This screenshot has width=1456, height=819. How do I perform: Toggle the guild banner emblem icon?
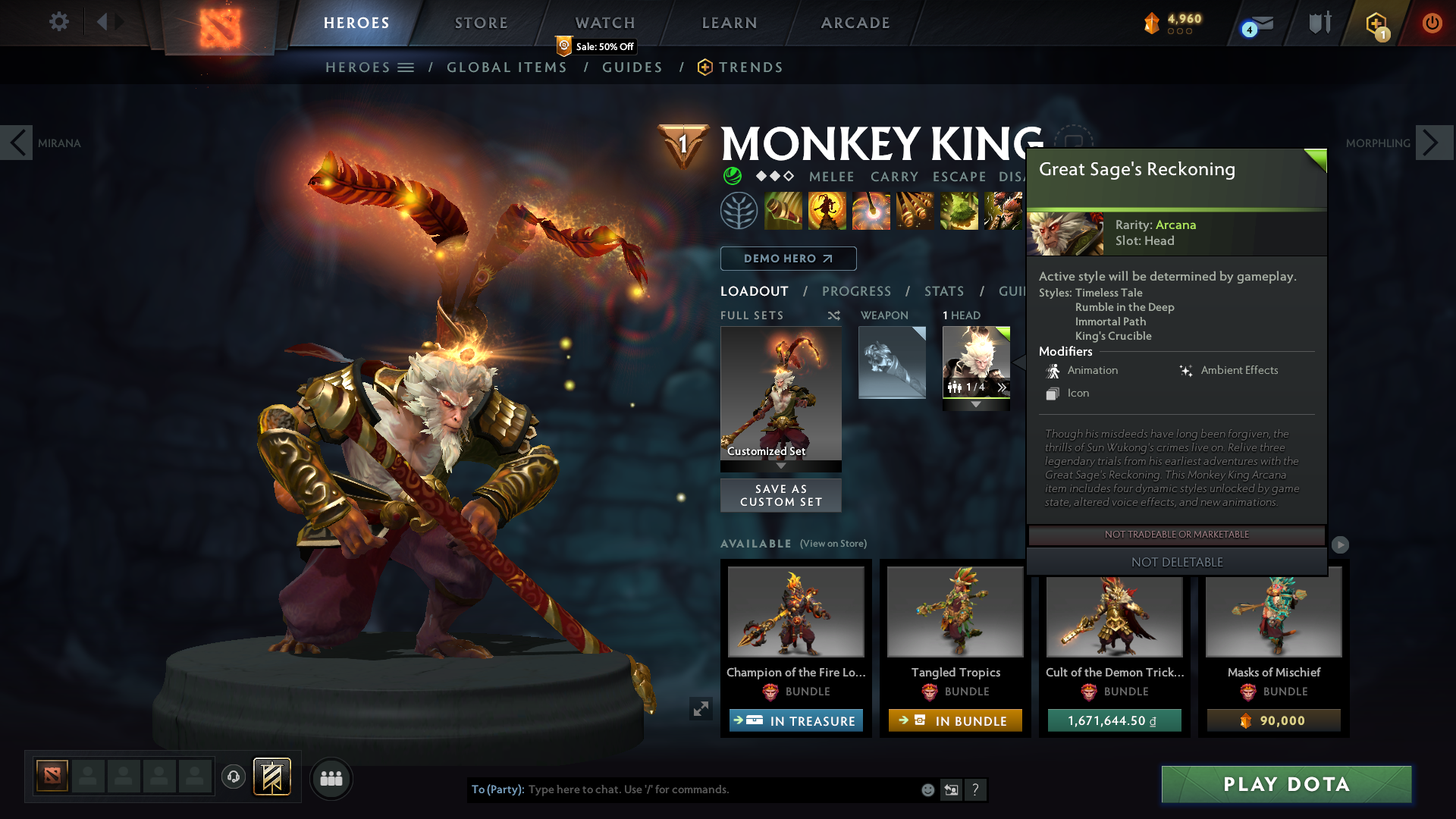[272, 777]
